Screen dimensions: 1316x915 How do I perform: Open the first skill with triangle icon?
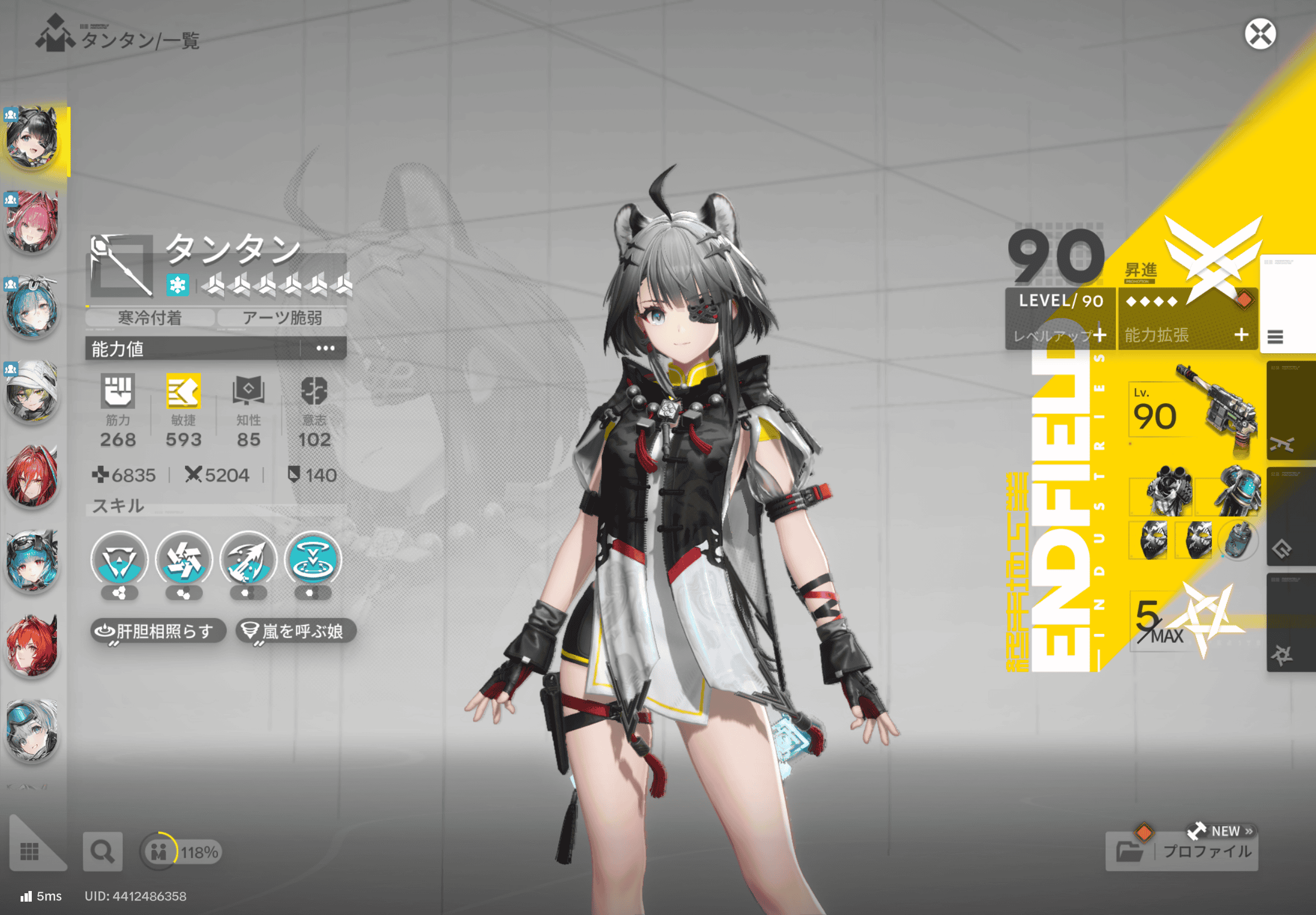[119, 560]
